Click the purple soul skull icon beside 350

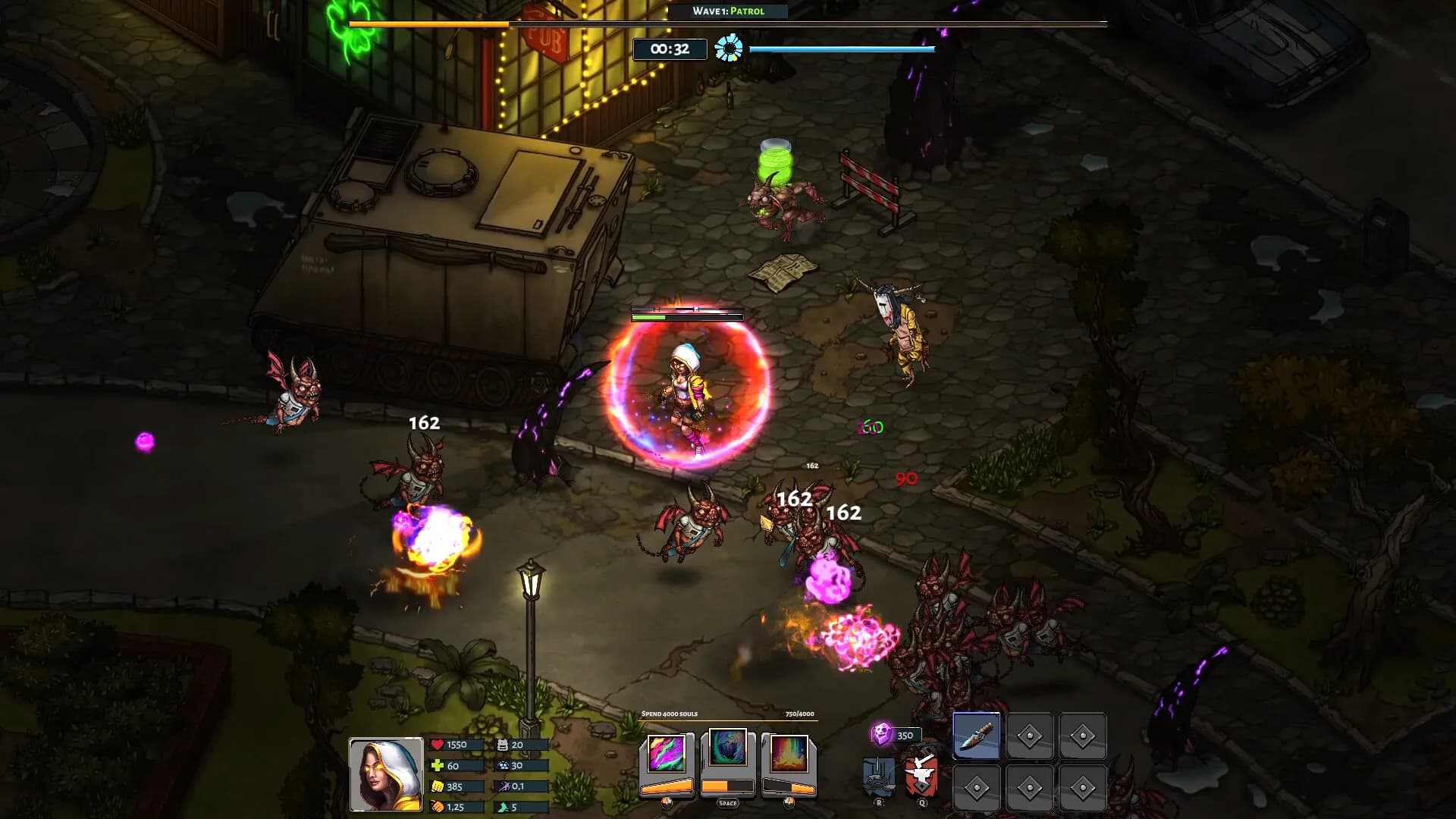coord(881,733)
